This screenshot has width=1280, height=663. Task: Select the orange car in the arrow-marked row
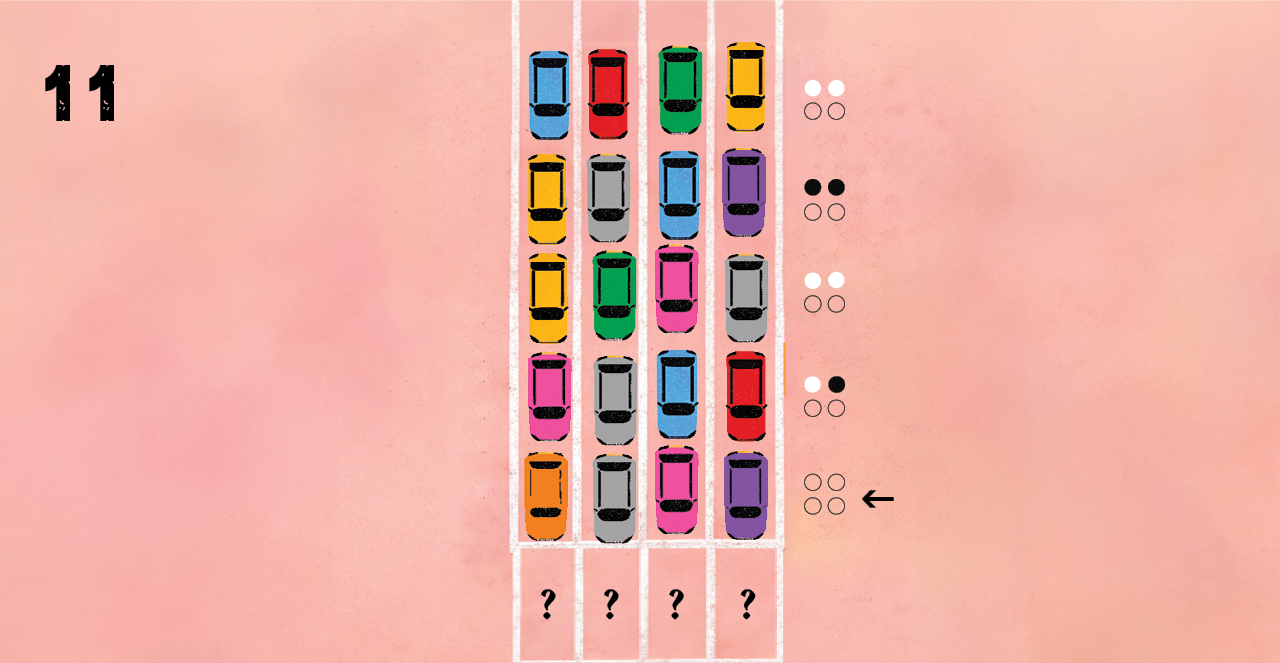click(x=546, y=496)
